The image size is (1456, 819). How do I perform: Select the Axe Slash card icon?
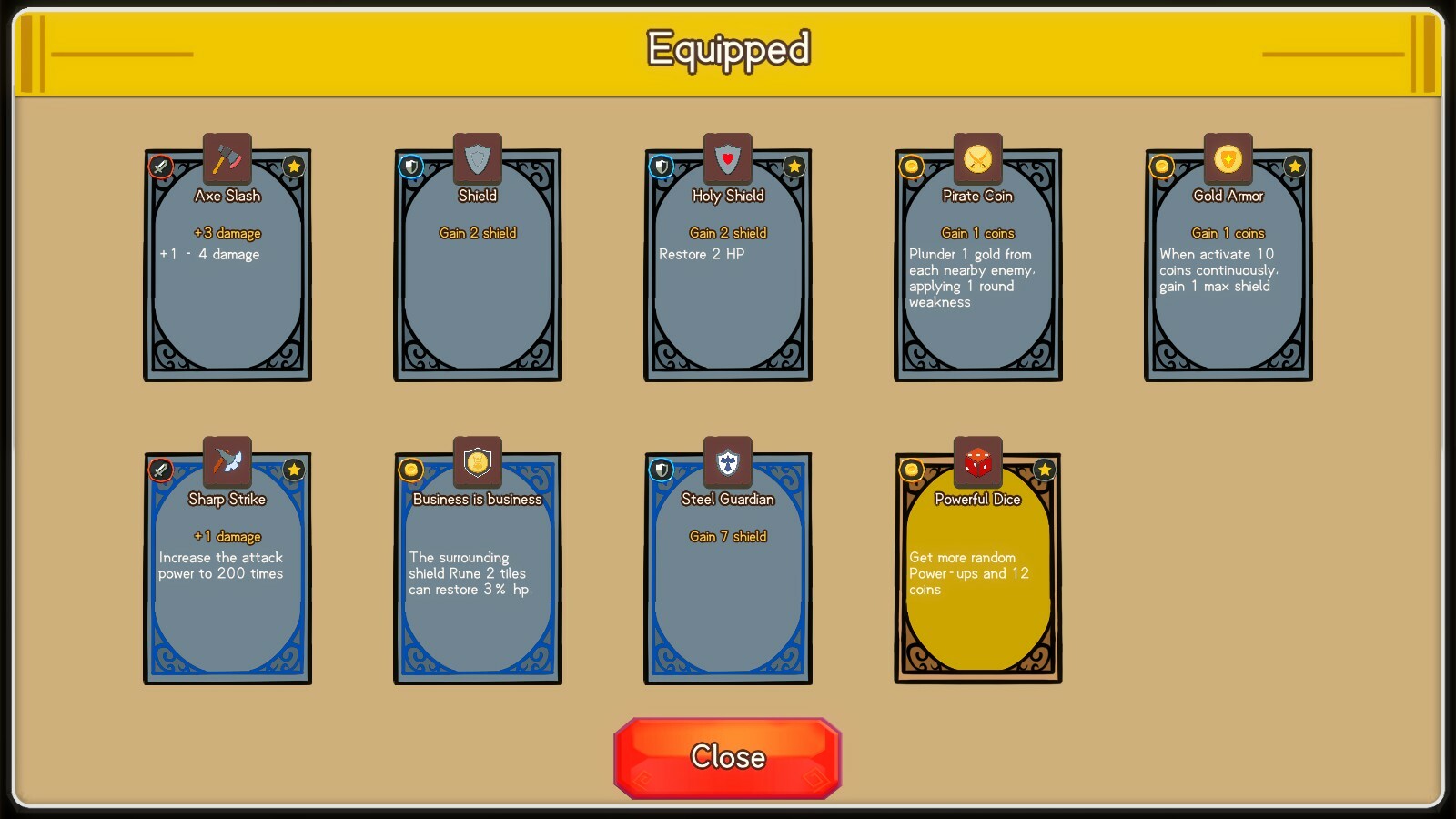[x=226, y=159]
